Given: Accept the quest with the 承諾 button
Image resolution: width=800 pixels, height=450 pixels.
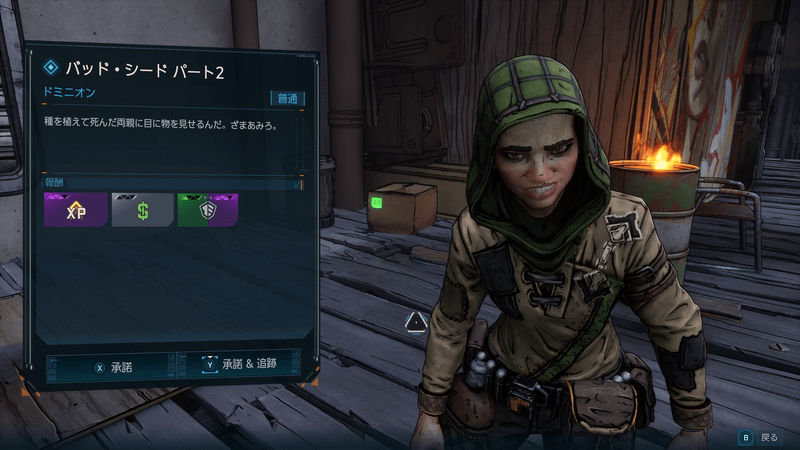Looking at the screenshot, I should pos(113,367).
